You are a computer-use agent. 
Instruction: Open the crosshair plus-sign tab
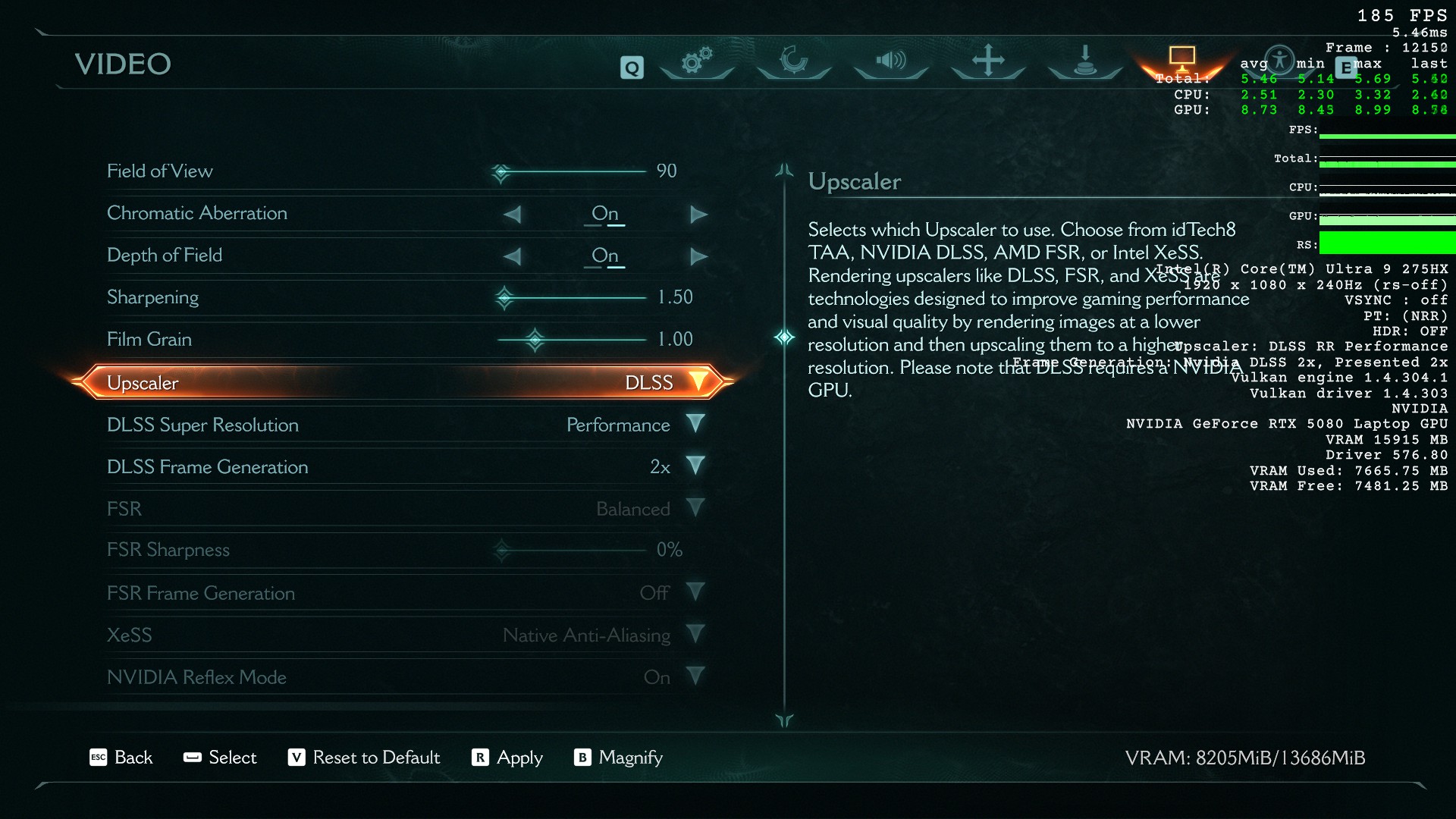988,61
